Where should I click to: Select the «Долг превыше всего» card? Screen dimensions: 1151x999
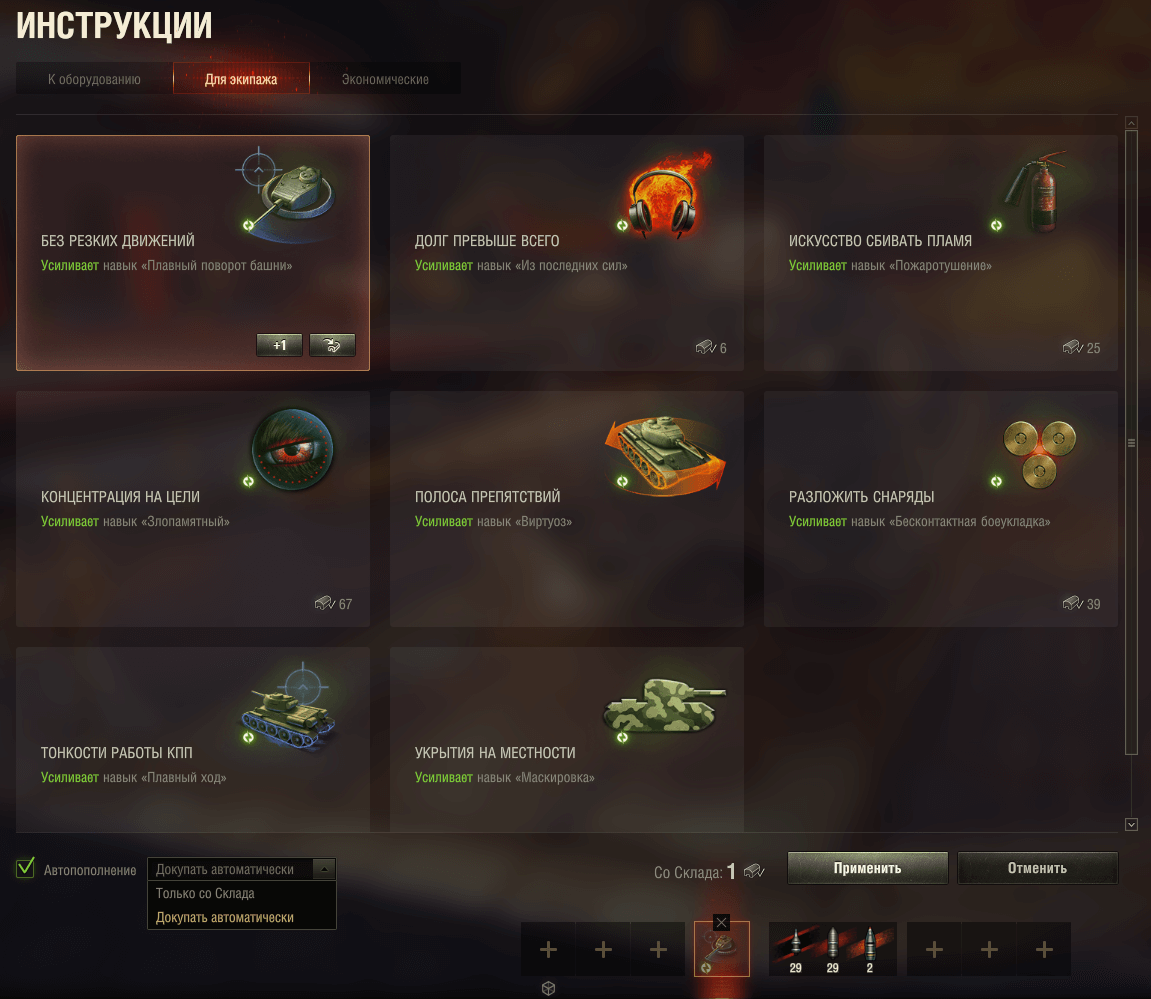pos(566,253)
